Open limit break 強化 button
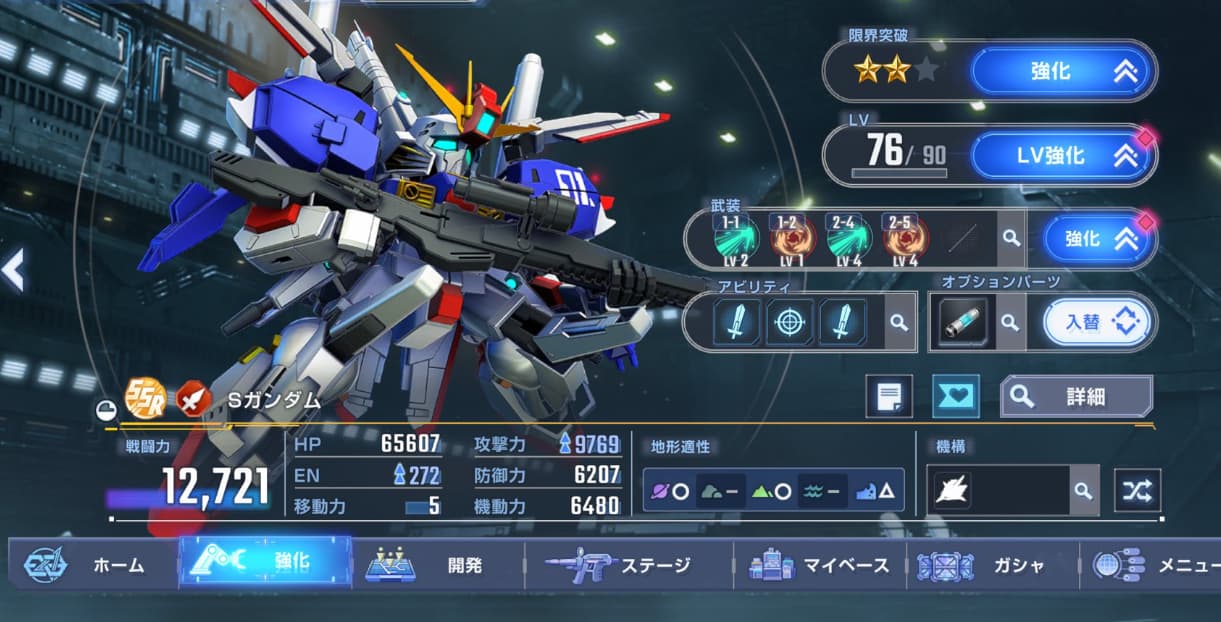Viewport: 1221px width, 622px height. pos(1062,72)
